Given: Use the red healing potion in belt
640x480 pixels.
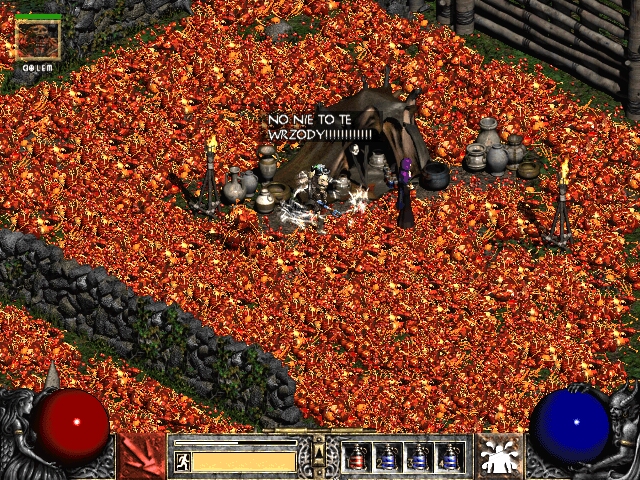Looking at the screenshot, I should pos(357,457).
